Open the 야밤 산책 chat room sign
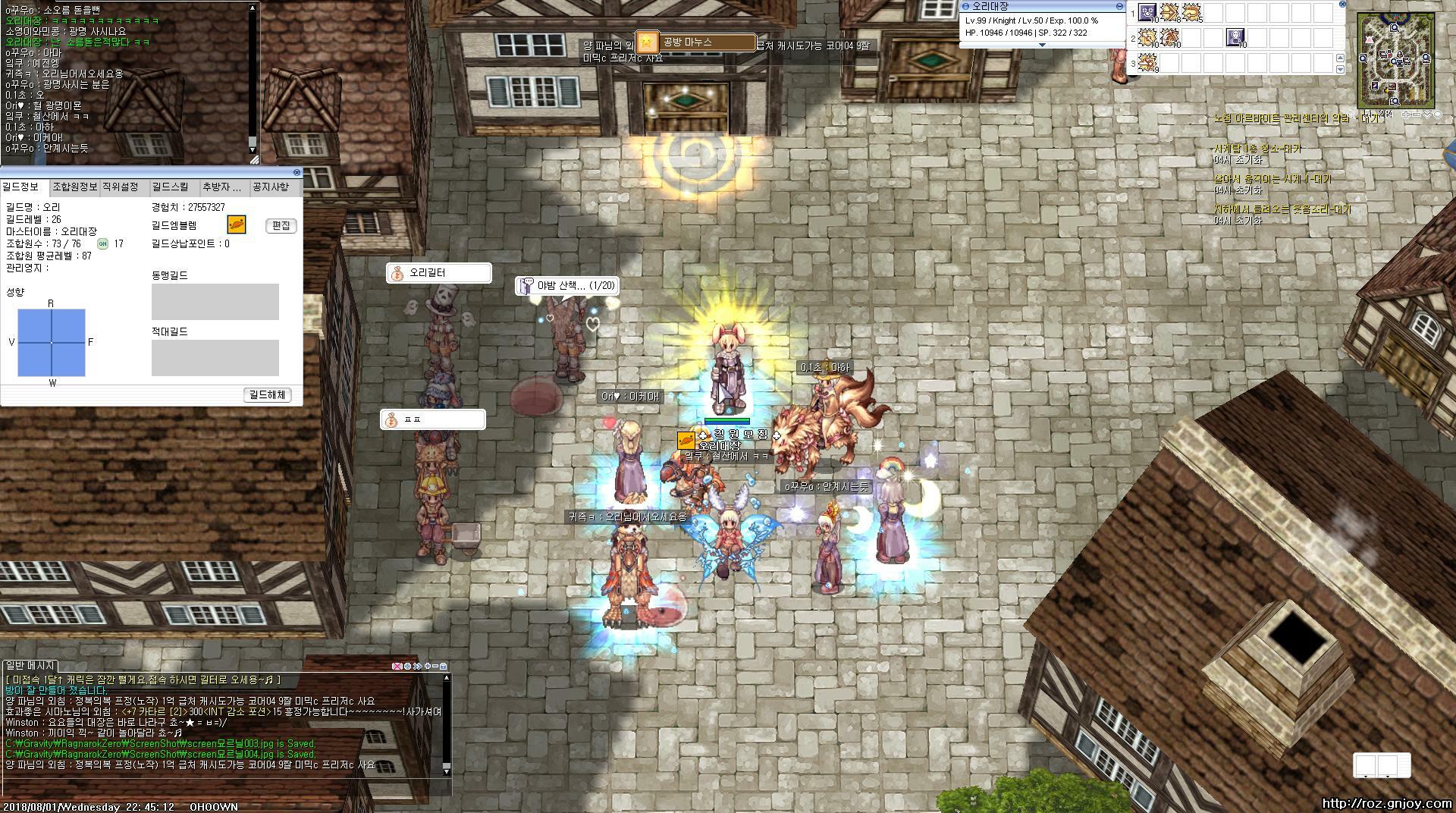This screenshot has width=1456, height=813. point(566,286)
